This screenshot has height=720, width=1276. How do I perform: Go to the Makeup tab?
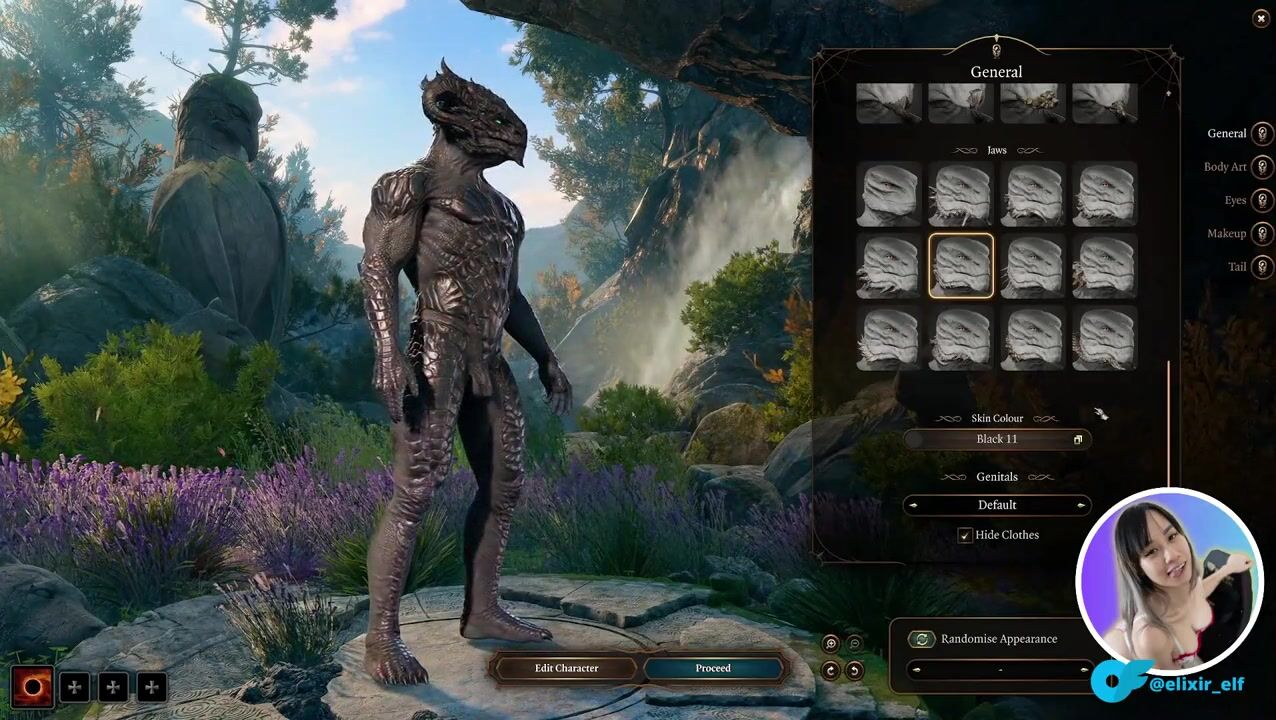coord(1263,234)
